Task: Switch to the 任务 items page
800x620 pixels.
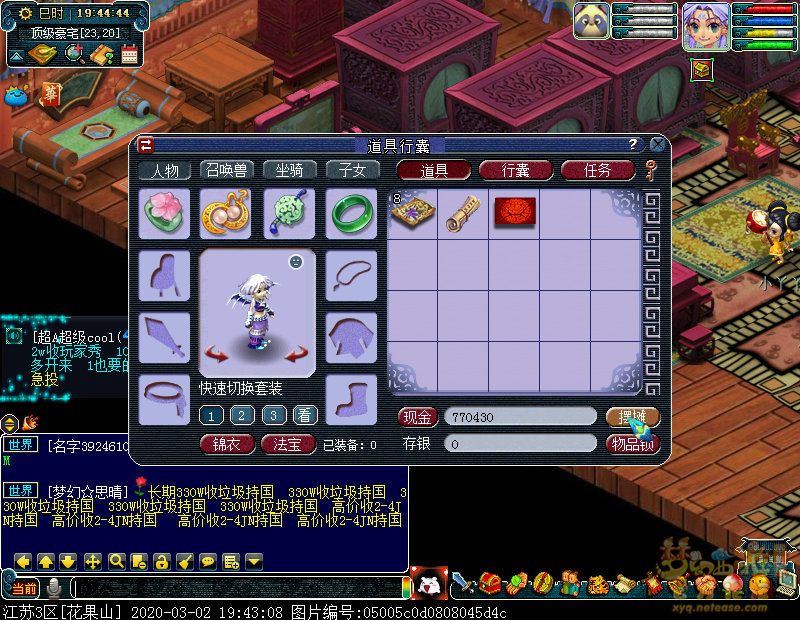Action: 597,170
